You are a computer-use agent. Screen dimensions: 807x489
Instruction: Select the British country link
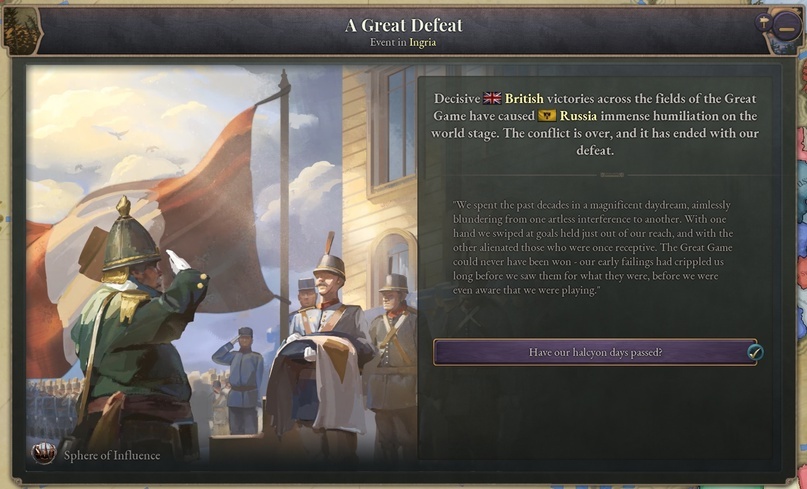[524, 98]
